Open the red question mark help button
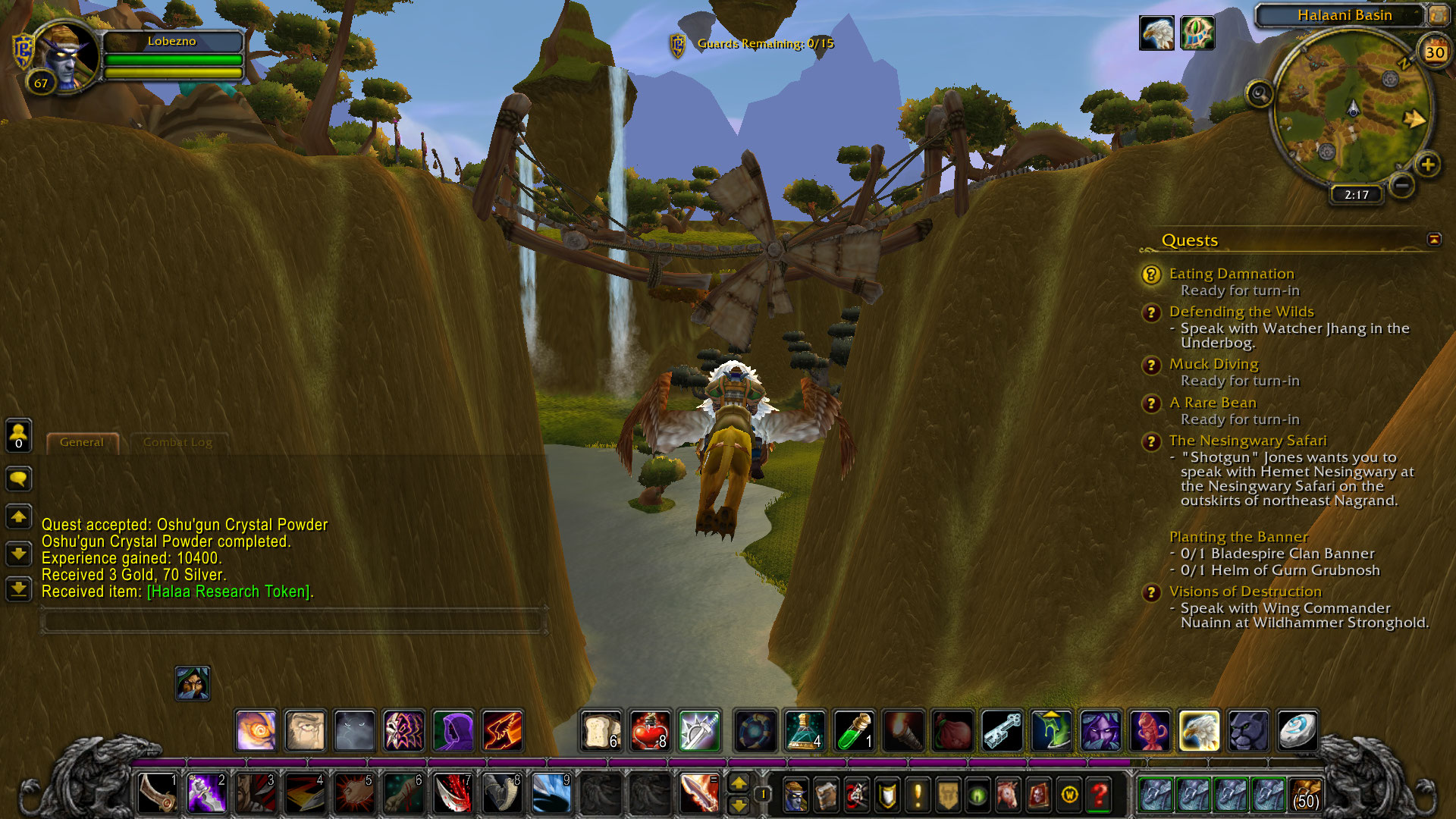1456x819 pixels. point(1099,795)
